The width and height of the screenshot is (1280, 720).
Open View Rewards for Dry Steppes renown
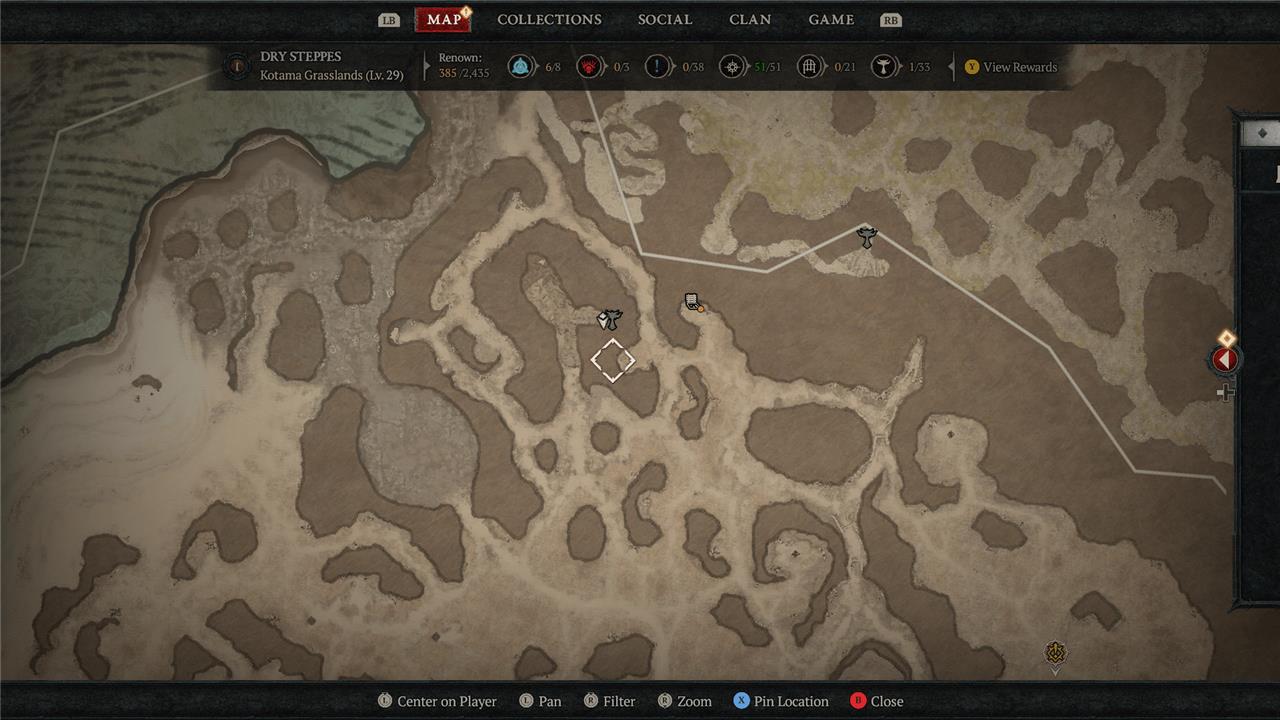point(1010,67)
